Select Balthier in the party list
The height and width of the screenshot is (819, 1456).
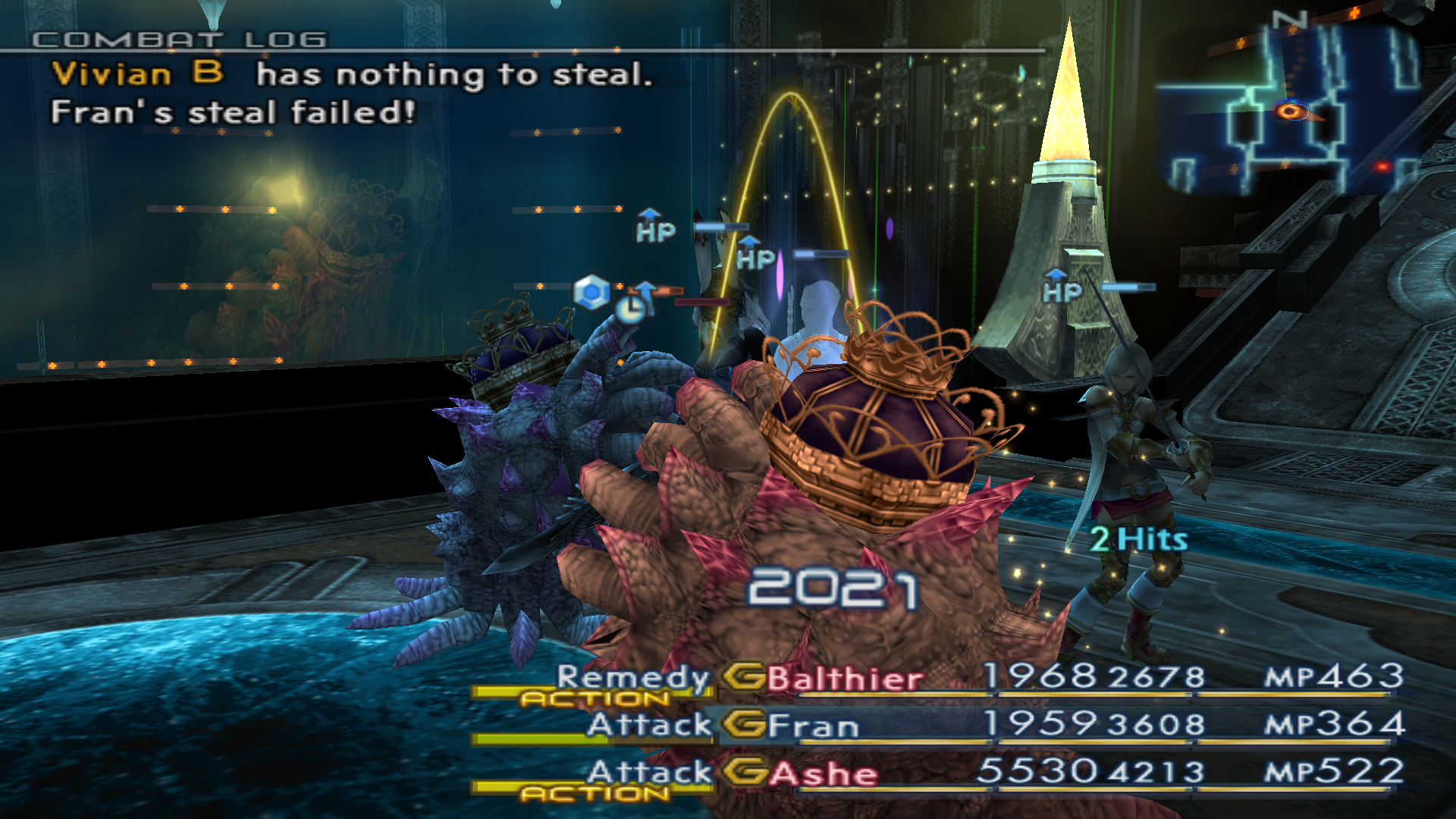tap(845, 679)
